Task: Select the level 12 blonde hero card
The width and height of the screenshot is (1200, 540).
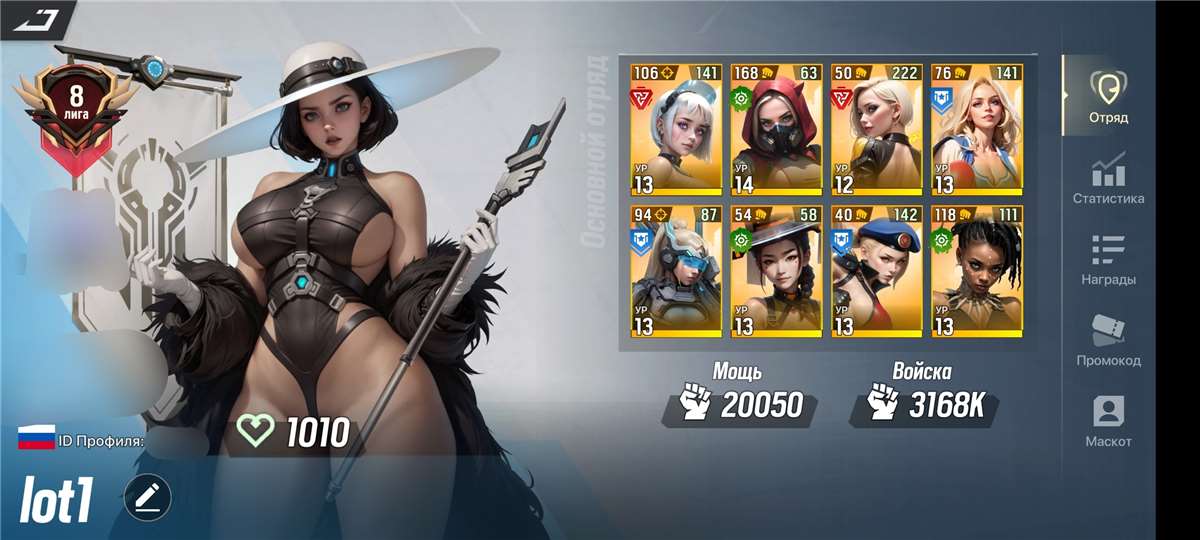Action: click(876, 129)
